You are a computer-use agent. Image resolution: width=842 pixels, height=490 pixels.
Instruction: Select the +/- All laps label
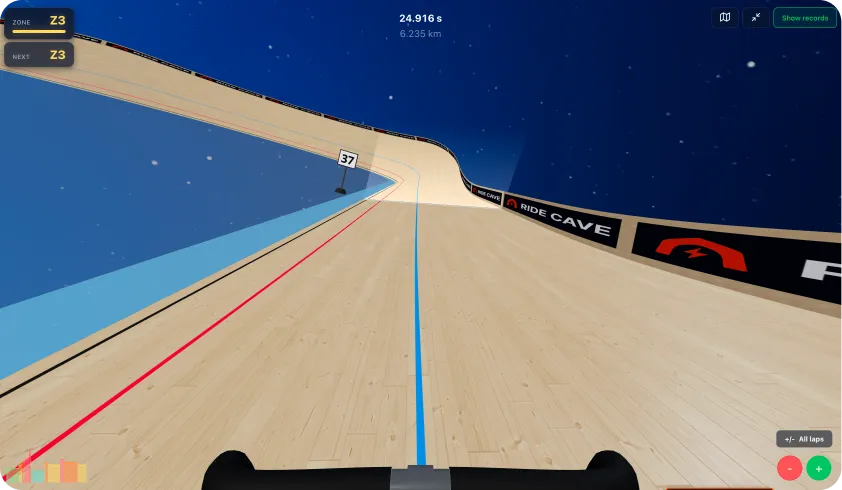point(804,439)
